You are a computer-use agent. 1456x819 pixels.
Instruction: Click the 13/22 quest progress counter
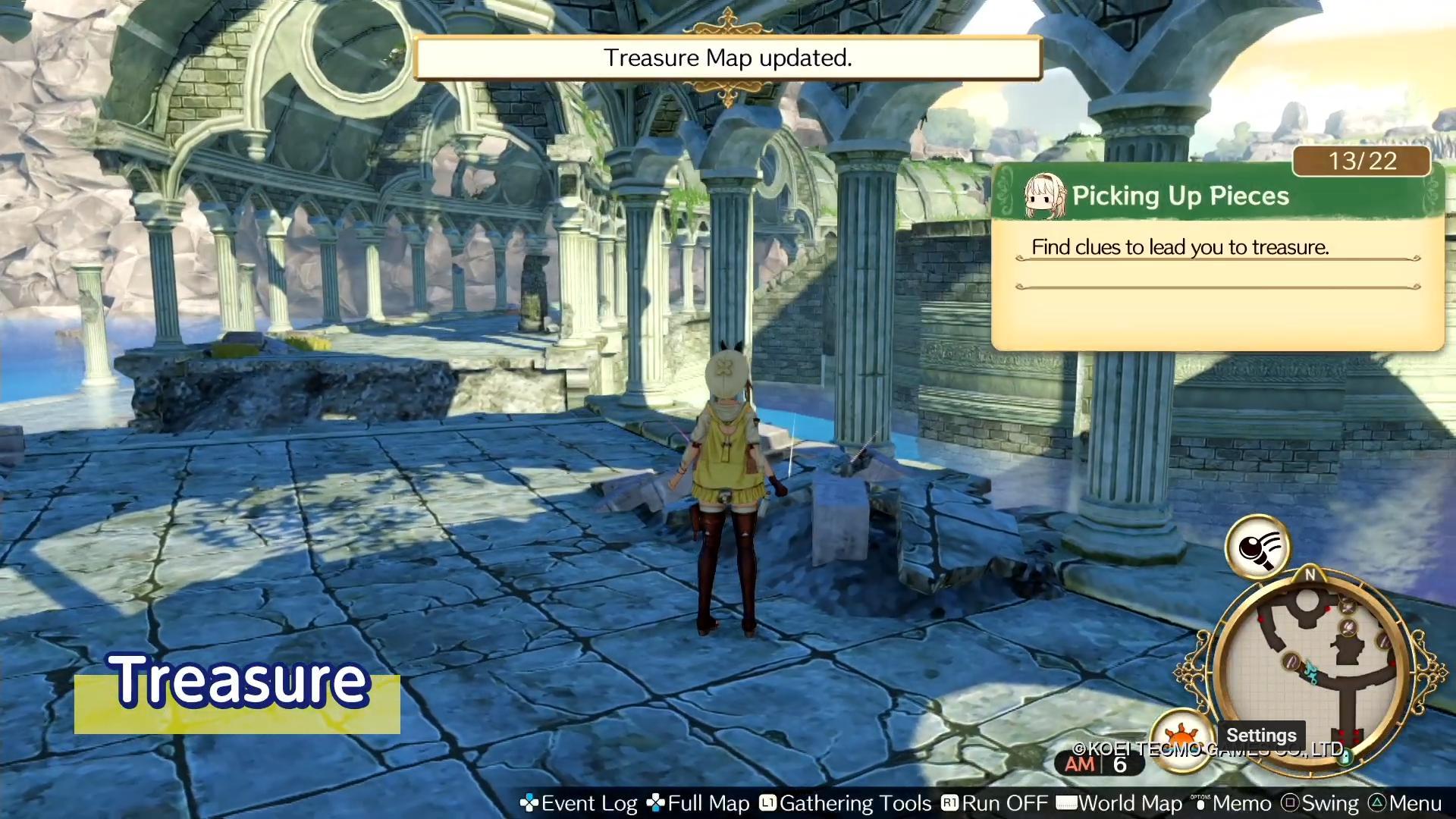tap(1360, 161)
